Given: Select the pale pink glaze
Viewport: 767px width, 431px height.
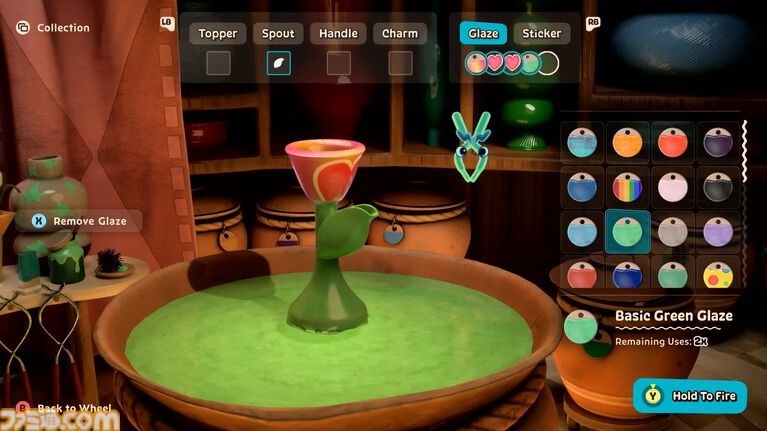Looking at the screenshot, I should pos(673,187).
